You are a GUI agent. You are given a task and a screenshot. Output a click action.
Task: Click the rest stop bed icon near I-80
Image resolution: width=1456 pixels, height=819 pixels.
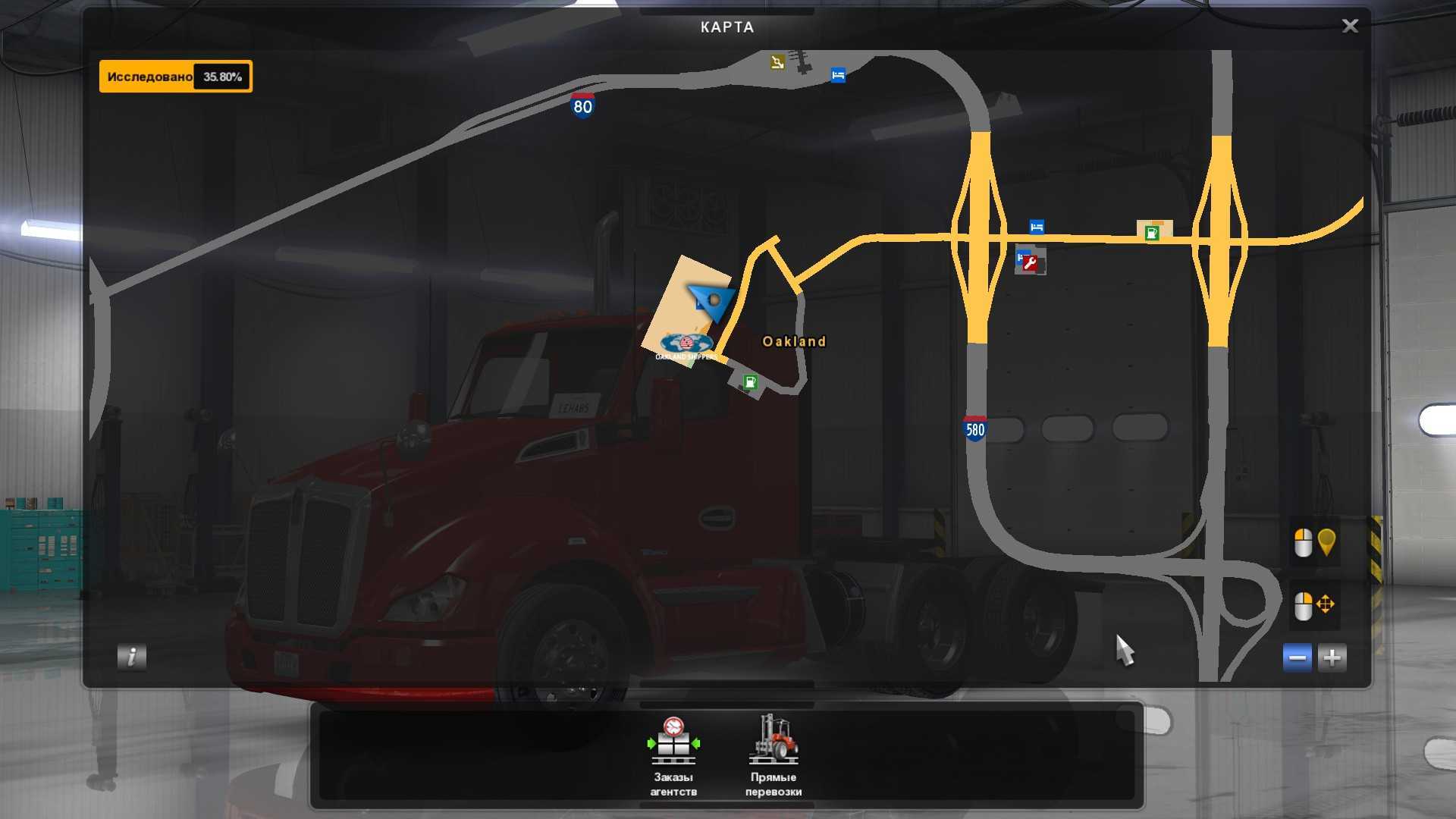pos(838,75)
